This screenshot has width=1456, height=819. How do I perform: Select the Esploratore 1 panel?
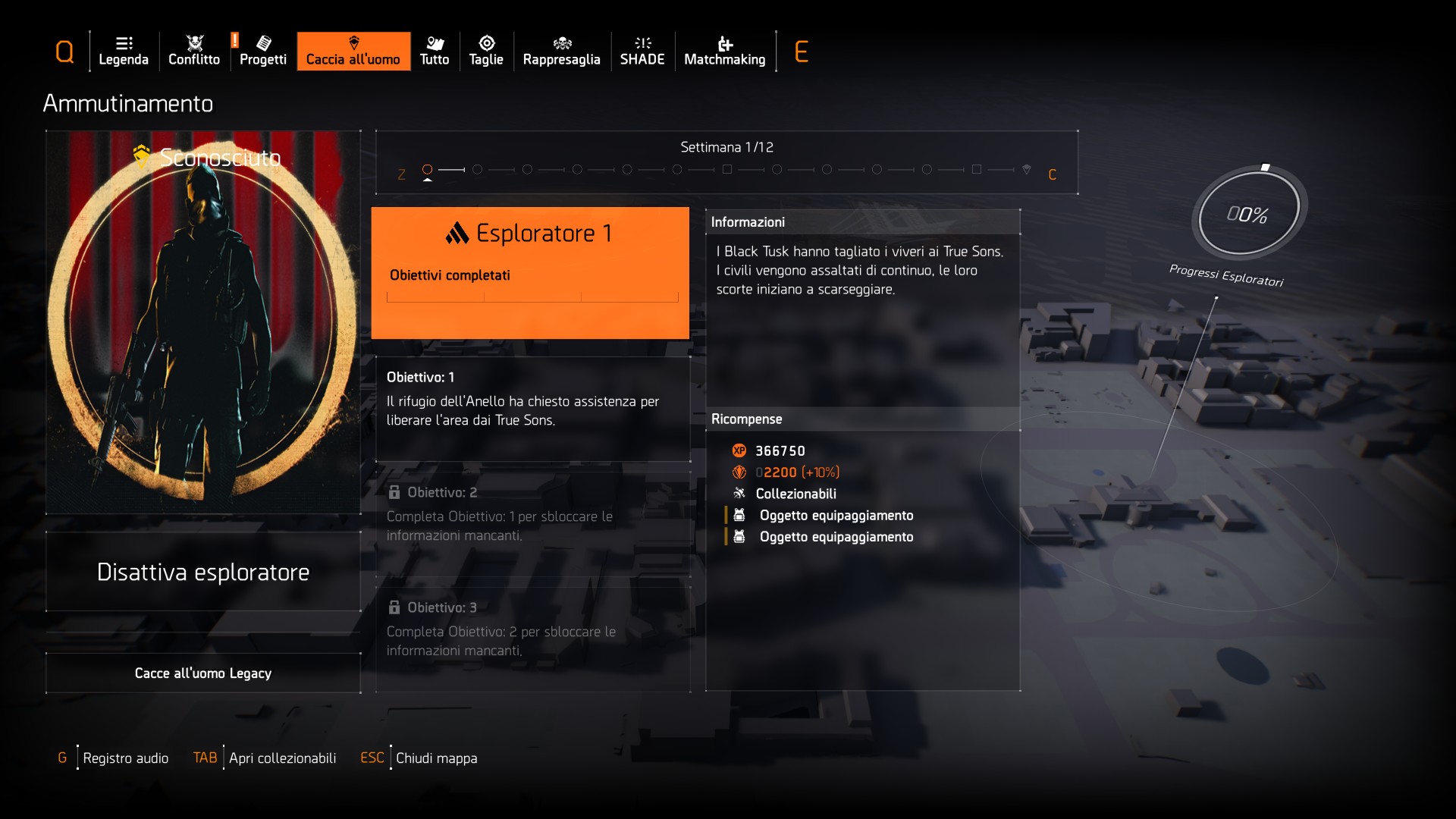[530, 272]
